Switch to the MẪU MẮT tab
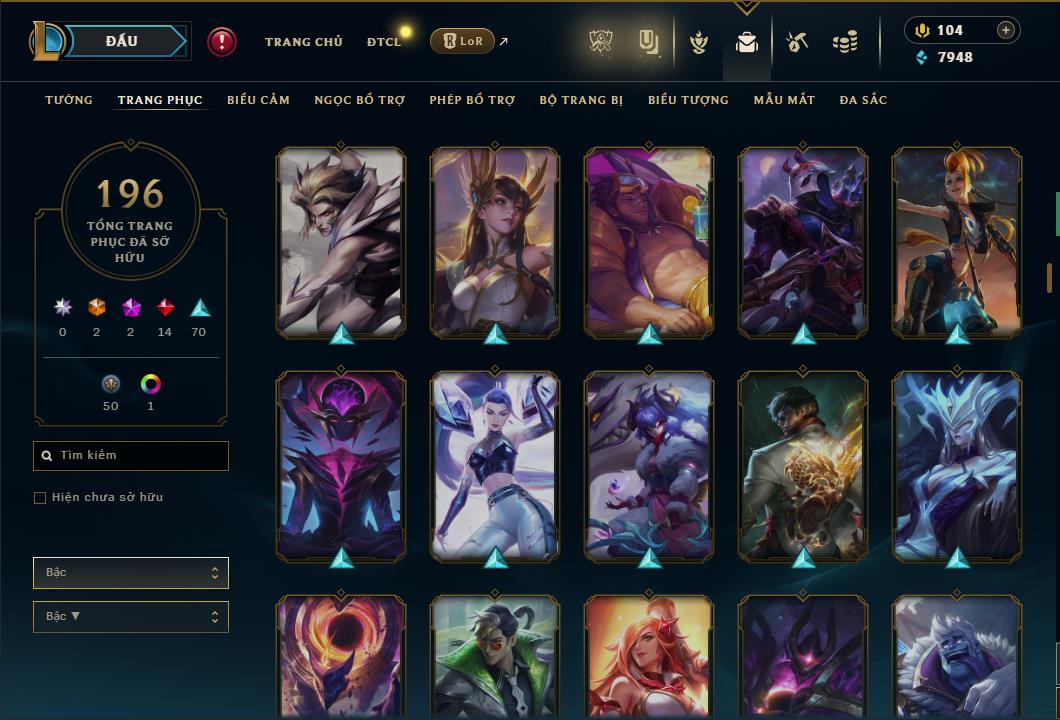Viewport: 1060px width, 720px height. point(784,100)
